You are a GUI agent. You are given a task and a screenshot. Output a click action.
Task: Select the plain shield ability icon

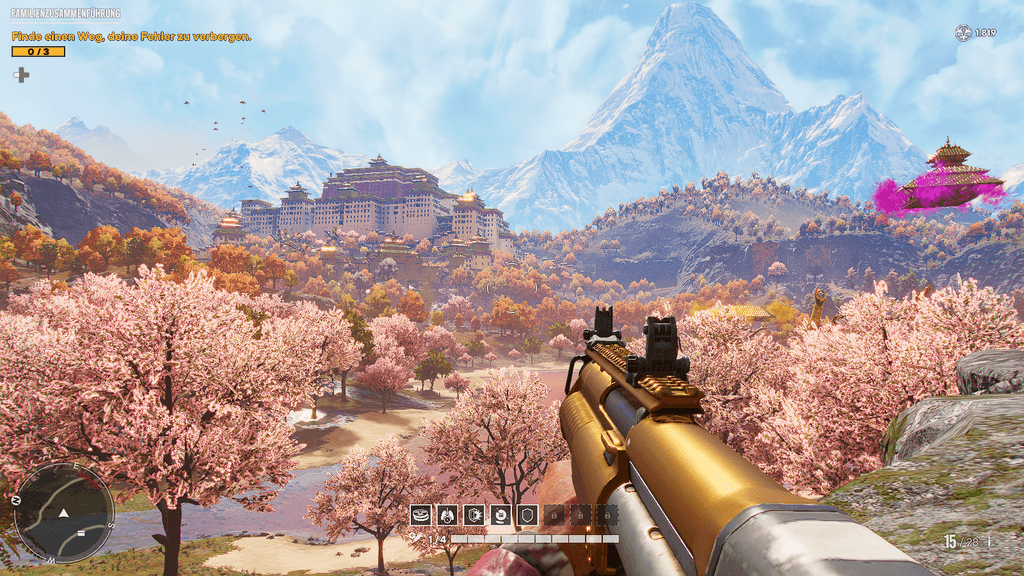[x=528, y=515]
